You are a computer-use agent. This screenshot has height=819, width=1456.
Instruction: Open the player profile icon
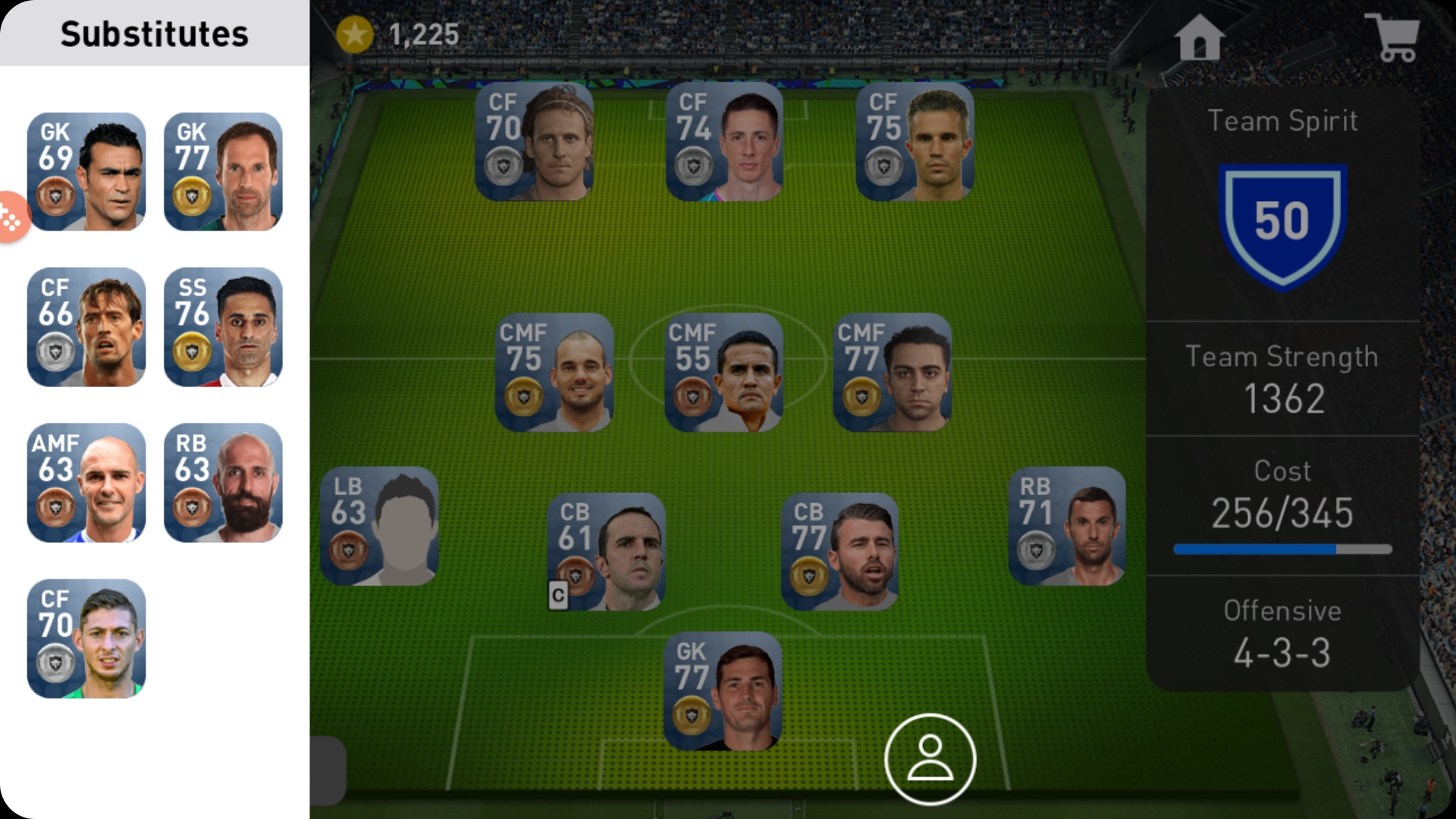point(933,758)
